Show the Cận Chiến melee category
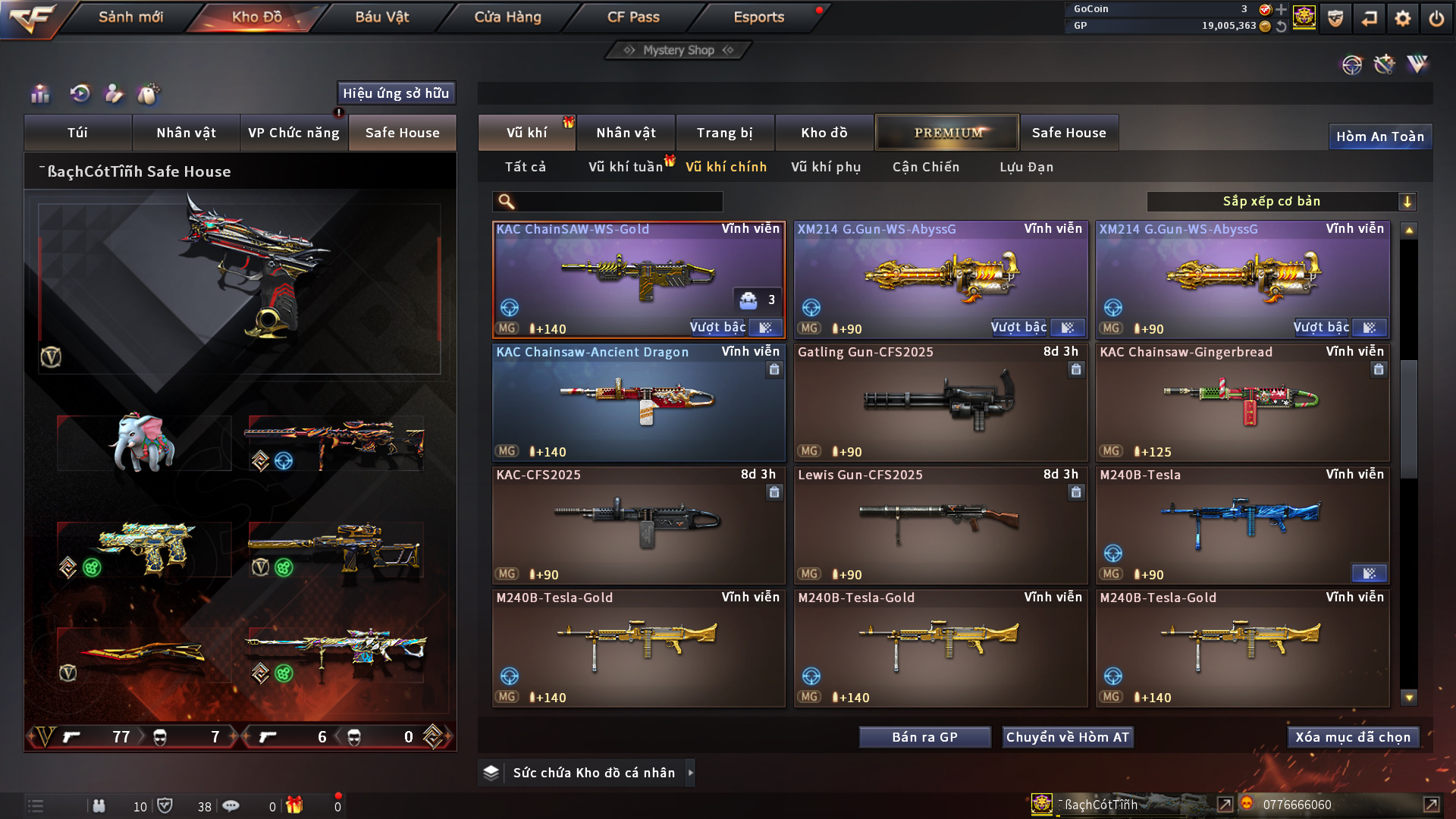The height and width of the screenshot is (819, 1456). click(x=925, y=167)
